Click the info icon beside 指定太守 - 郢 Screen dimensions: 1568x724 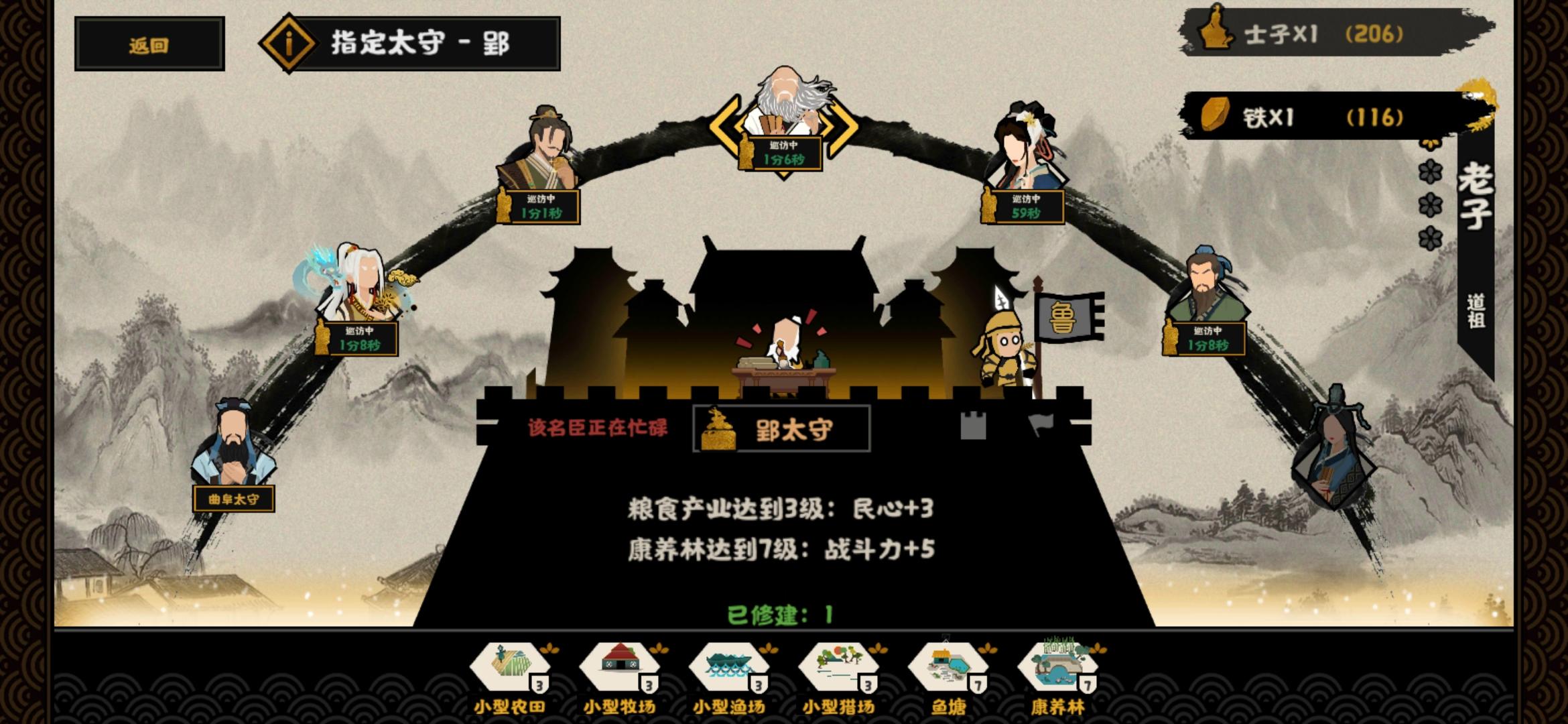pyautogui.click(x=287, y=42)
